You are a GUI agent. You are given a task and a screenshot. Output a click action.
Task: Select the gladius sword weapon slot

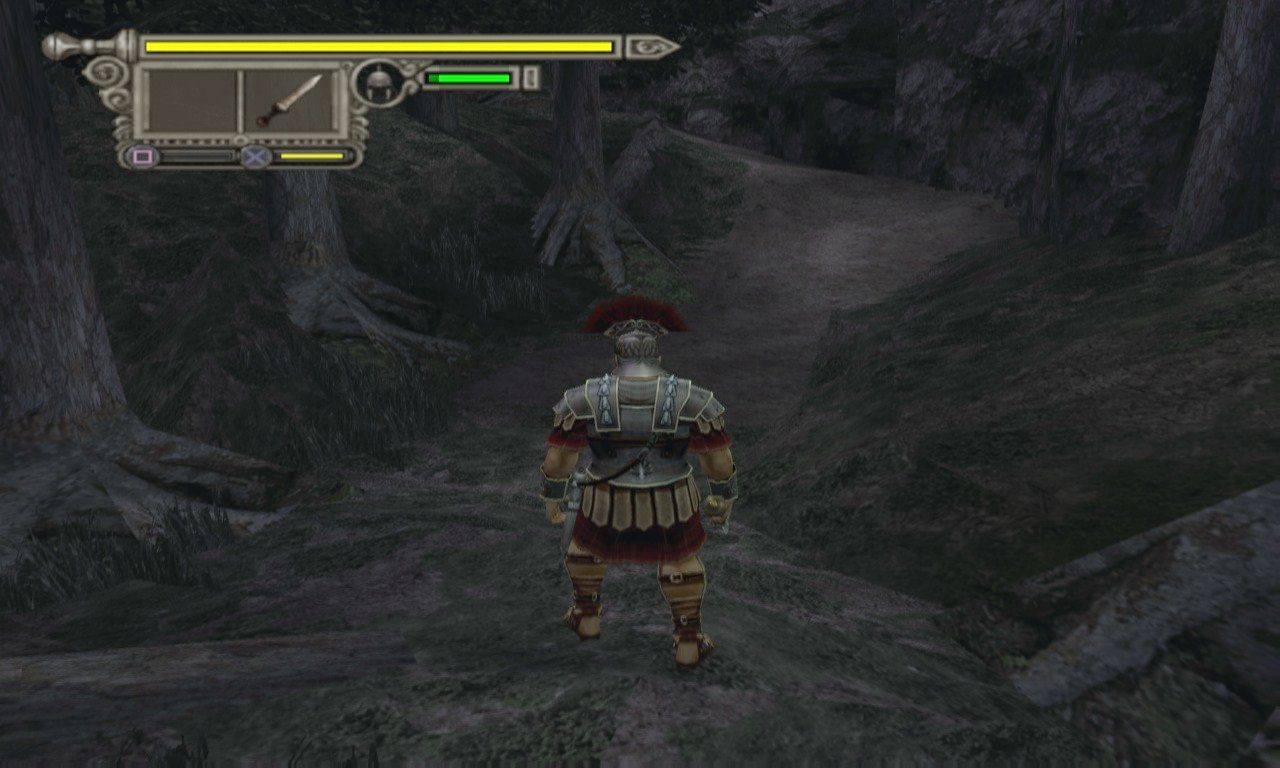(290, 101)
